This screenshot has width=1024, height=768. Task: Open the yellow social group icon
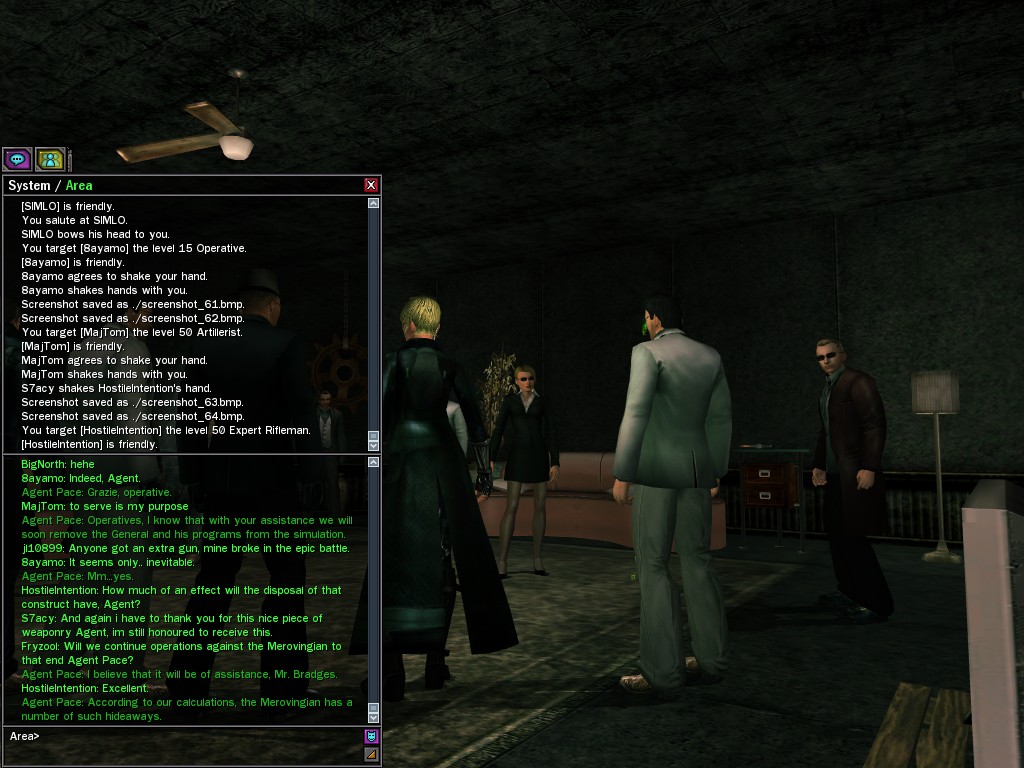tap(50, 158)
